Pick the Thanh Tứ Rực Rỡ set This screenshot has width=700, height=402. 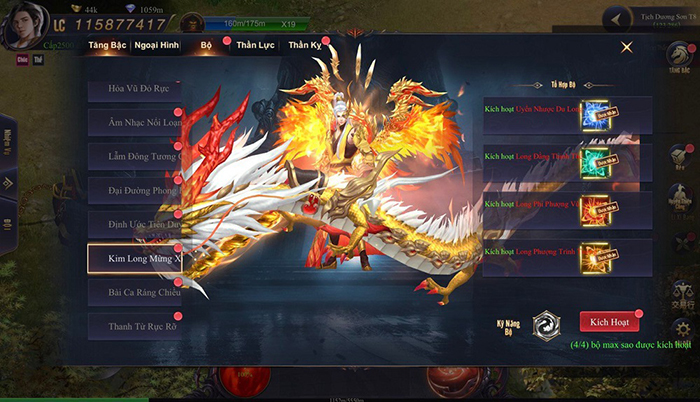click(135, 325)
